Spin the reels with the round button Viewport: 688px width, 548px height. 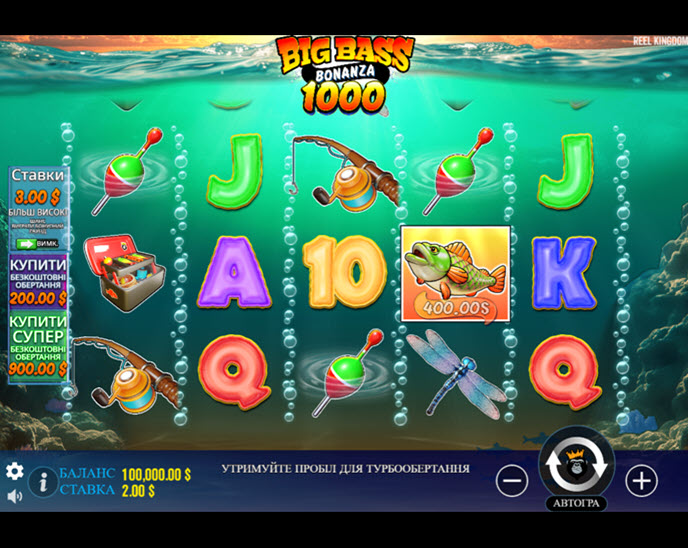576,465
